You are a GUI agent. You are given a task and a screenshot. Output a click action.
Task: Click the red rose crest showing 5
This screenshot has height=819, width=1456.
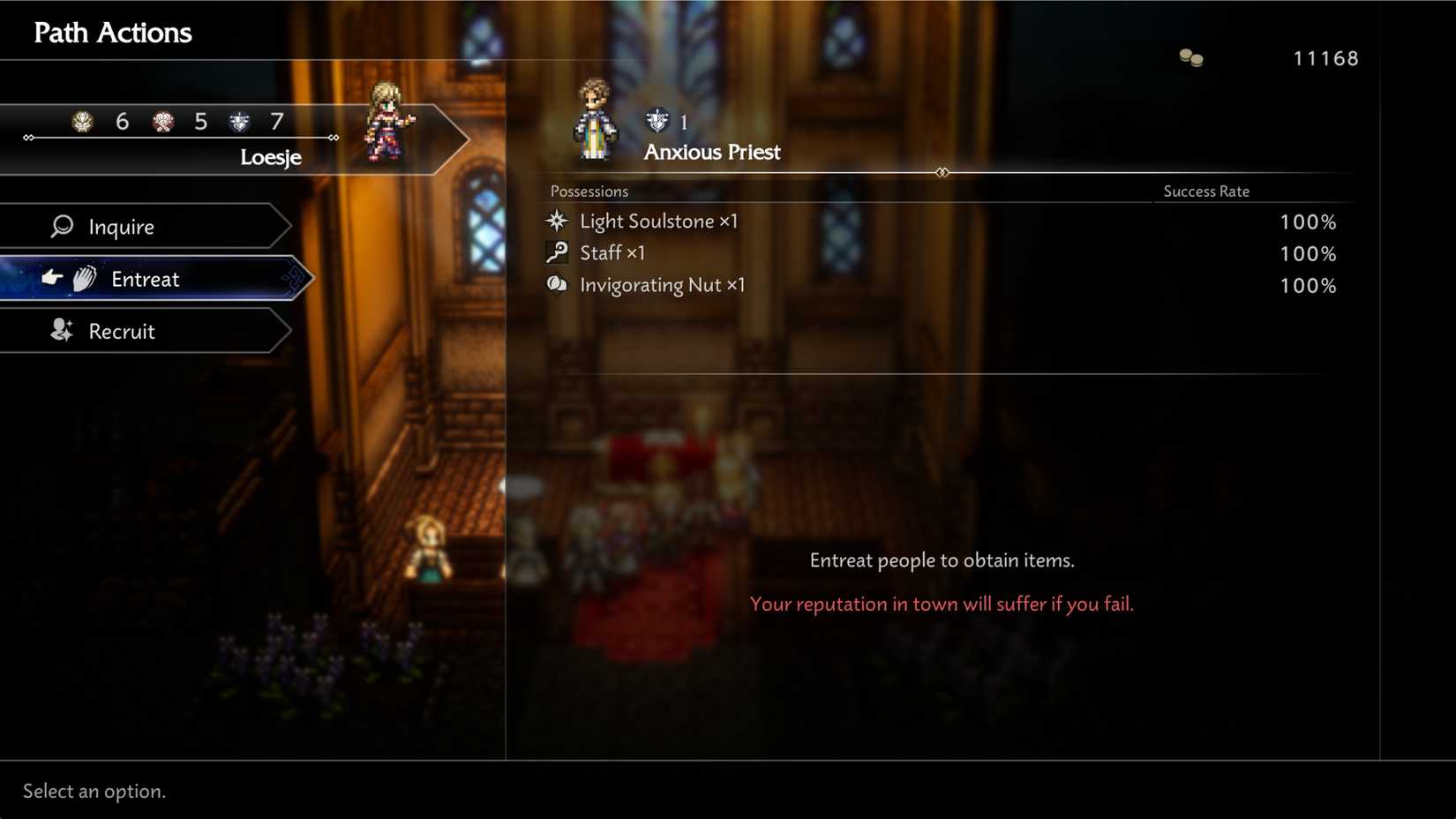point(161,122)
